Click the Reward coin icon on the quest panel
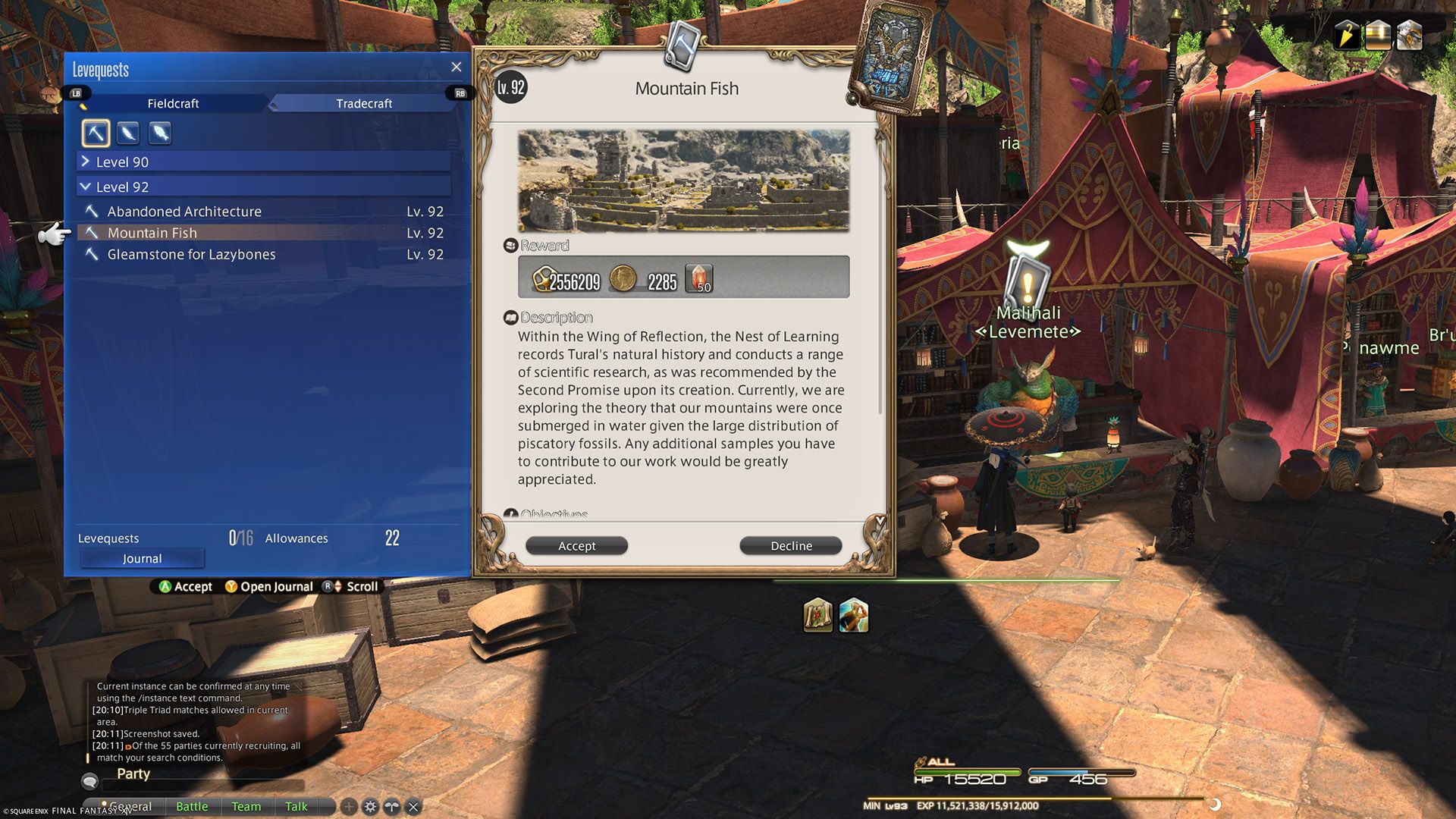 (622, 279)
